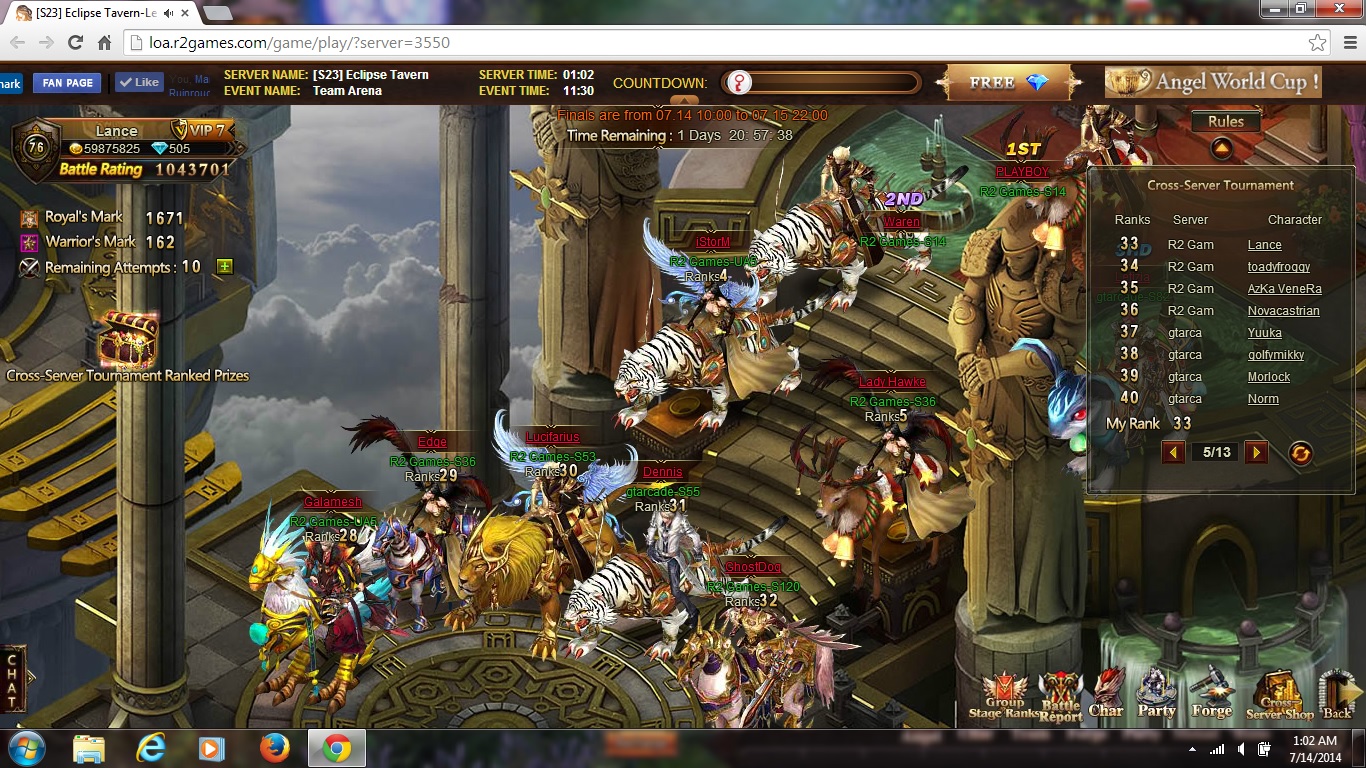Image resolution: width=1366 pixels, height=768 pixels.
Task: Open Cross-Server Tournament Ranked Prizes chest
Action: tap(127, 340)
